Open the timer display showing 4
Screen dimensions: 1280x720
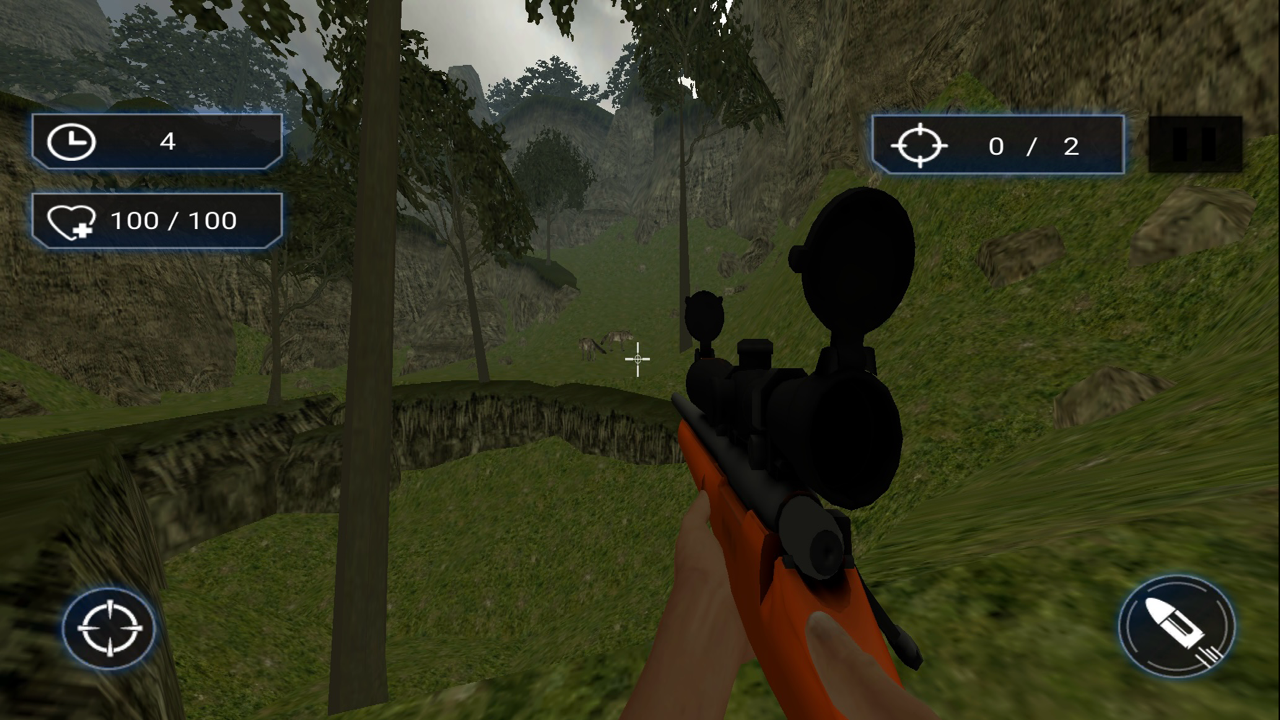156,141
